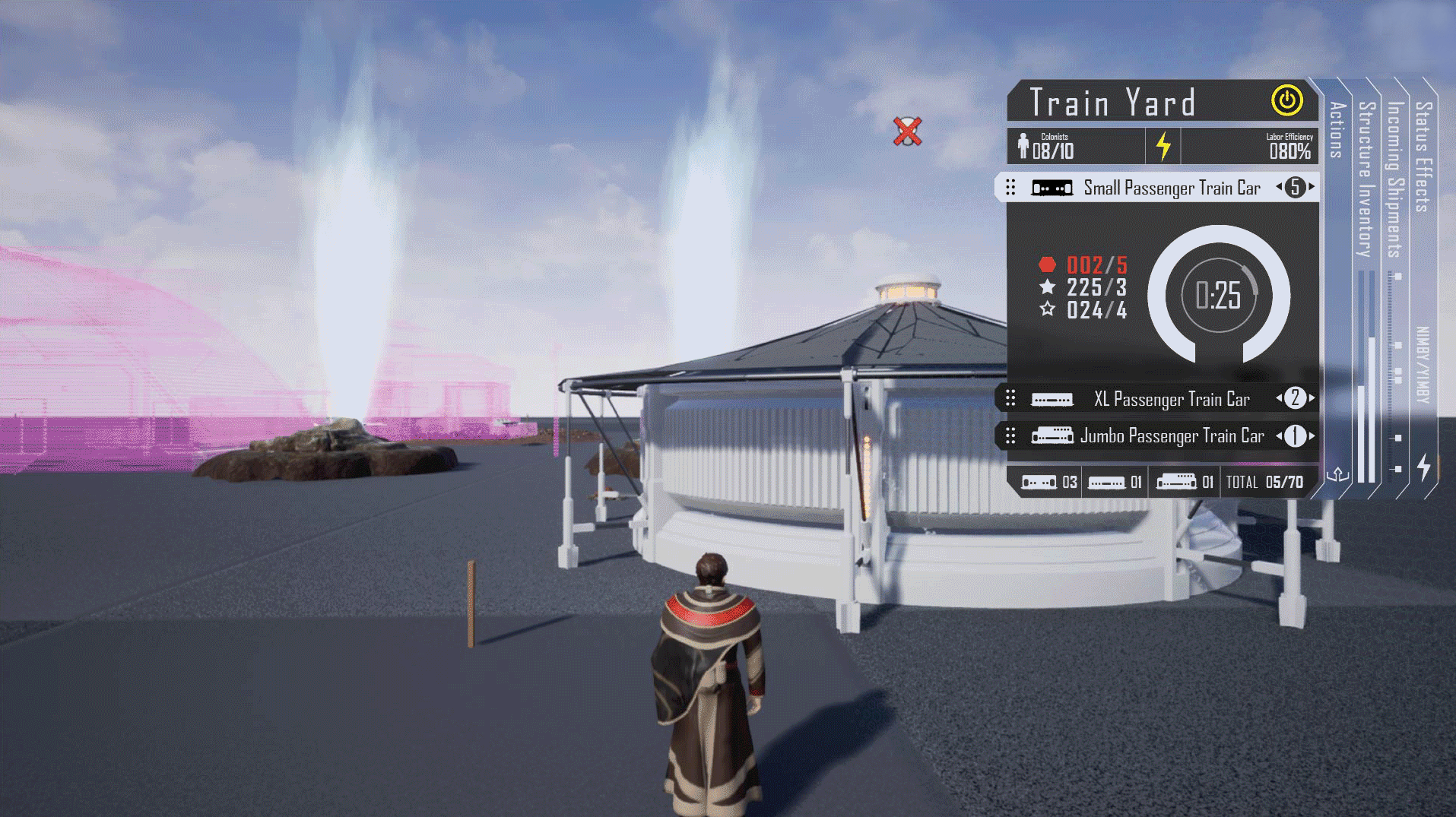Increase Small Passenger Train Car quantity
The image size is (1456, 817).
point(1312,187)
